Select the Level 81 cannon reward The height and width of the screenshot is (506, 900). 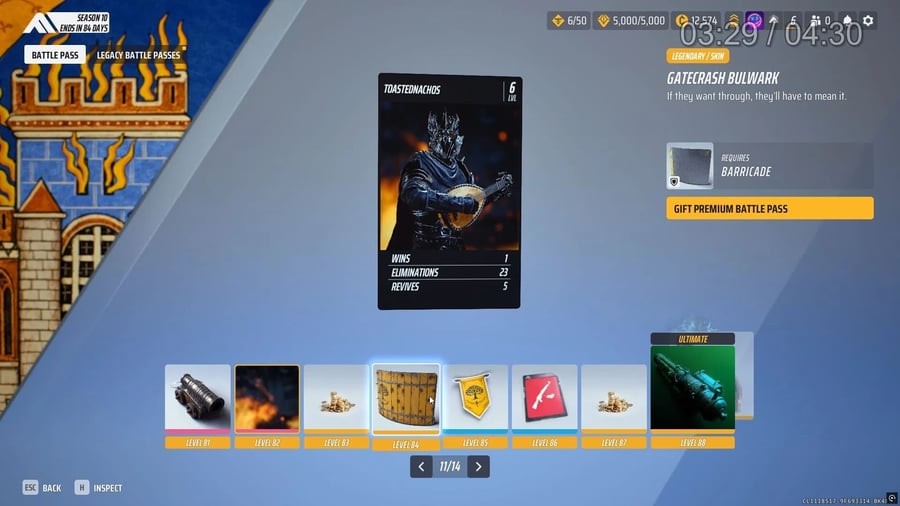coord(197,398)
